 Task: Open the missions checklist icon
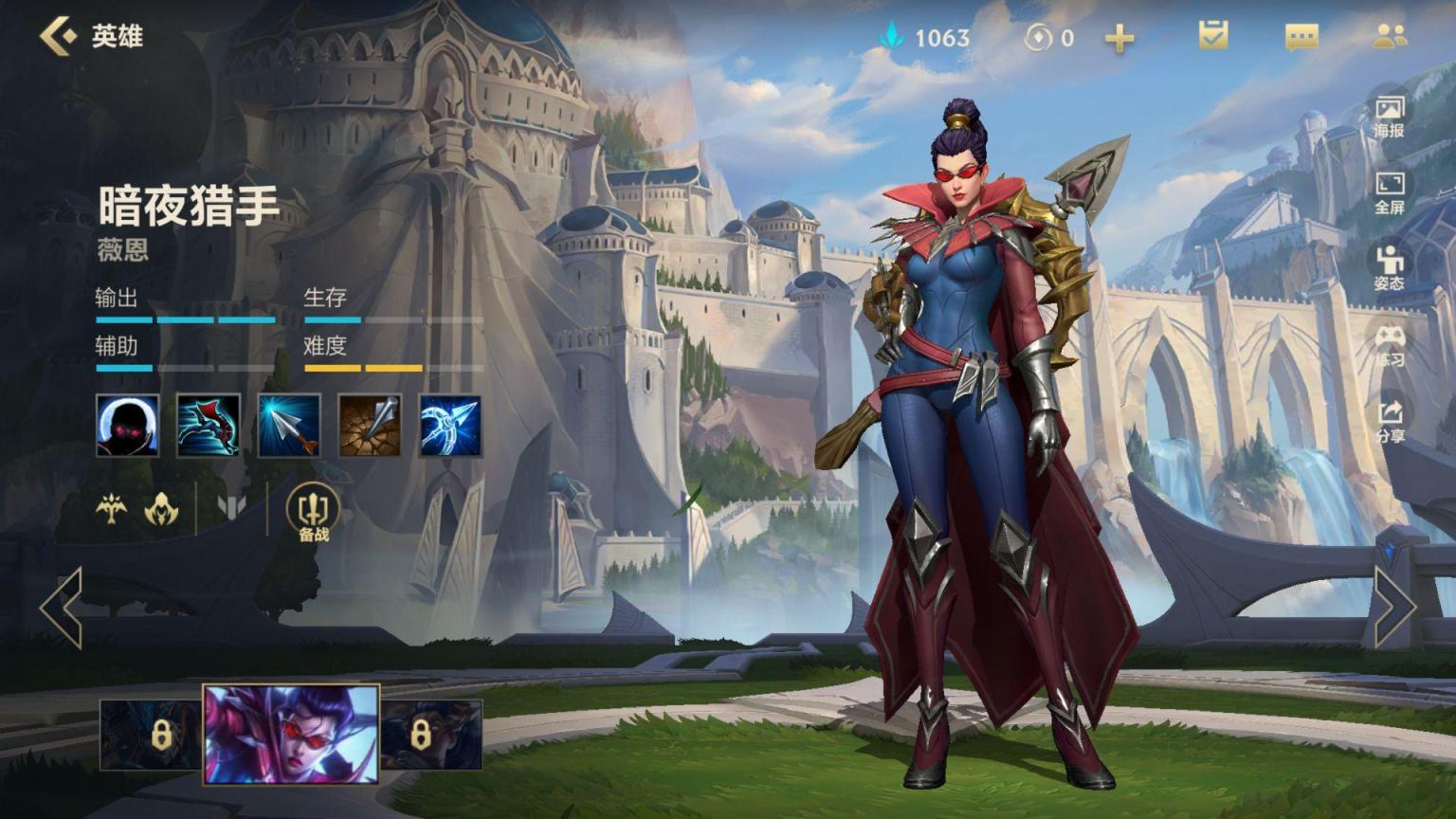[x=1212, y=36]
